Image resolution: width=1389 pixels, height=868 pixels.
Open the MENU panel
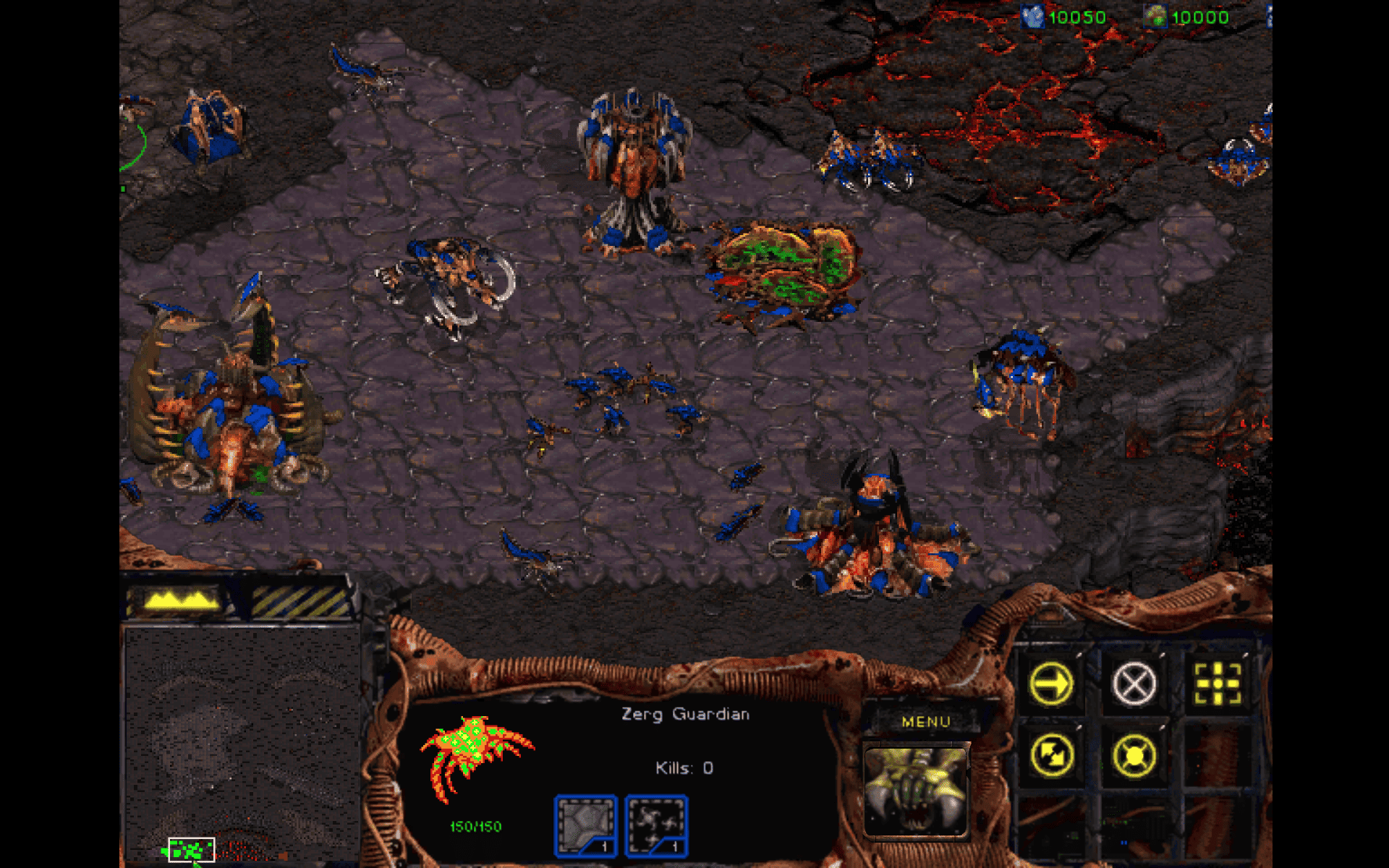coord(926,721)
